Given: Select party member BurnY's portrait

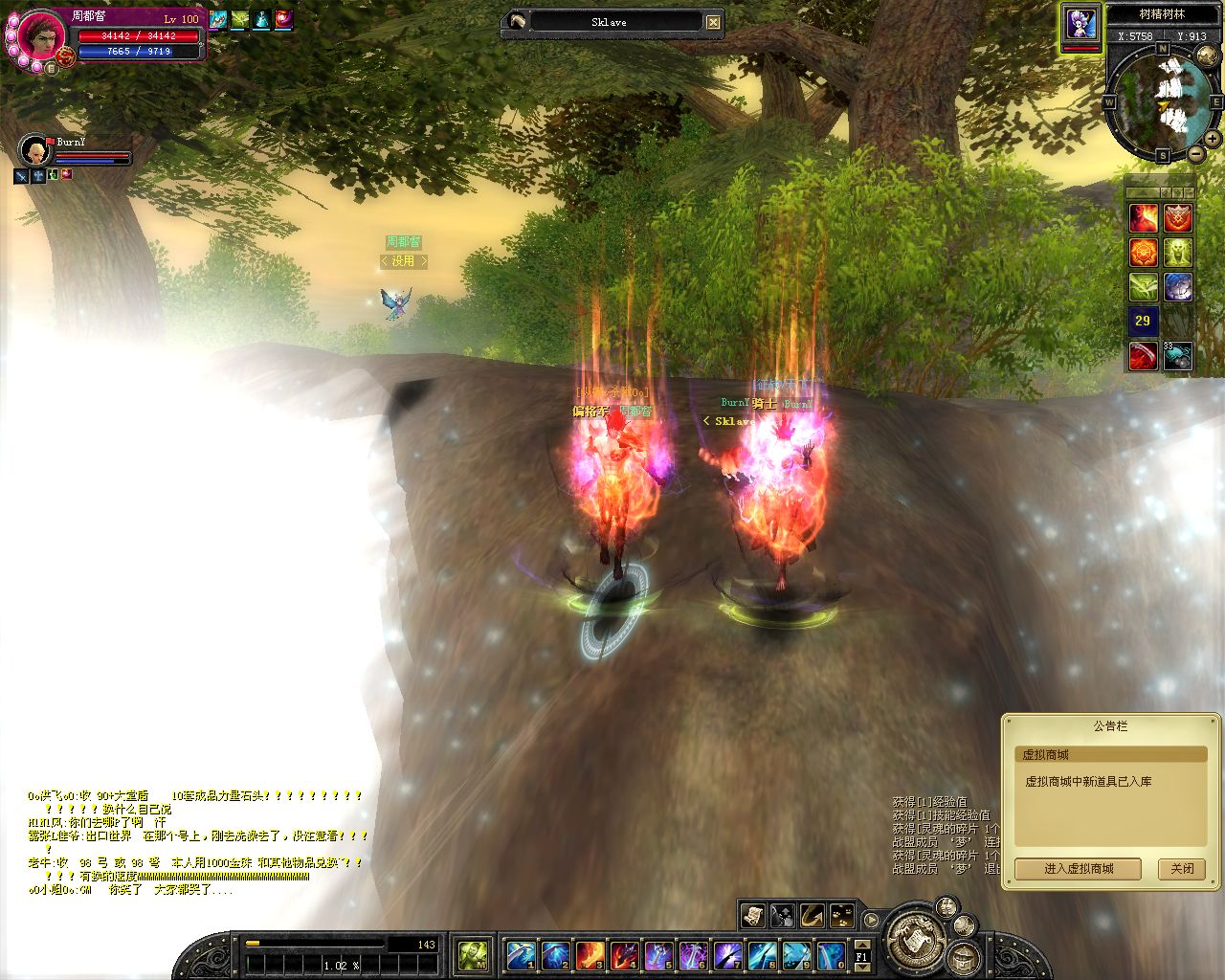Looking at the screenshot, I should pos(35,150).
